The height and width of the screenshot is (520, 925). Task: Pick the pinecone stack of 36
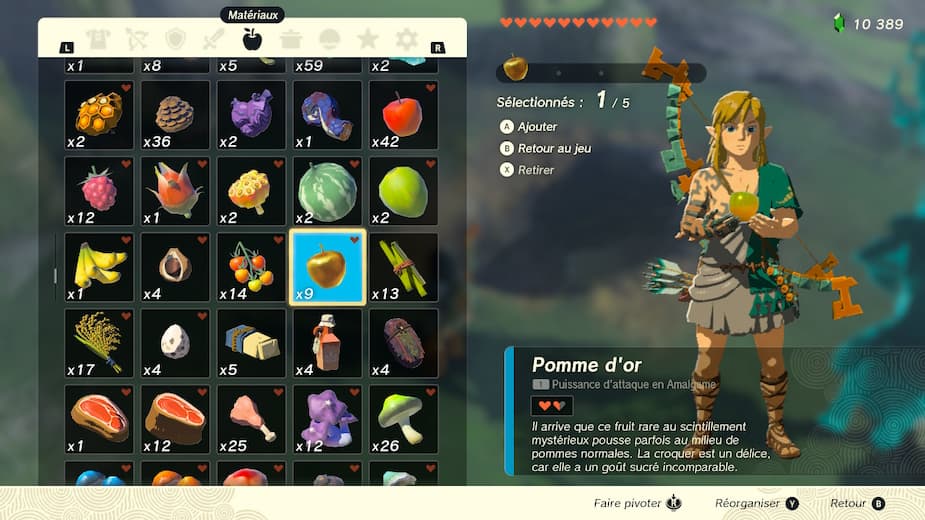(x=175, y=114)
